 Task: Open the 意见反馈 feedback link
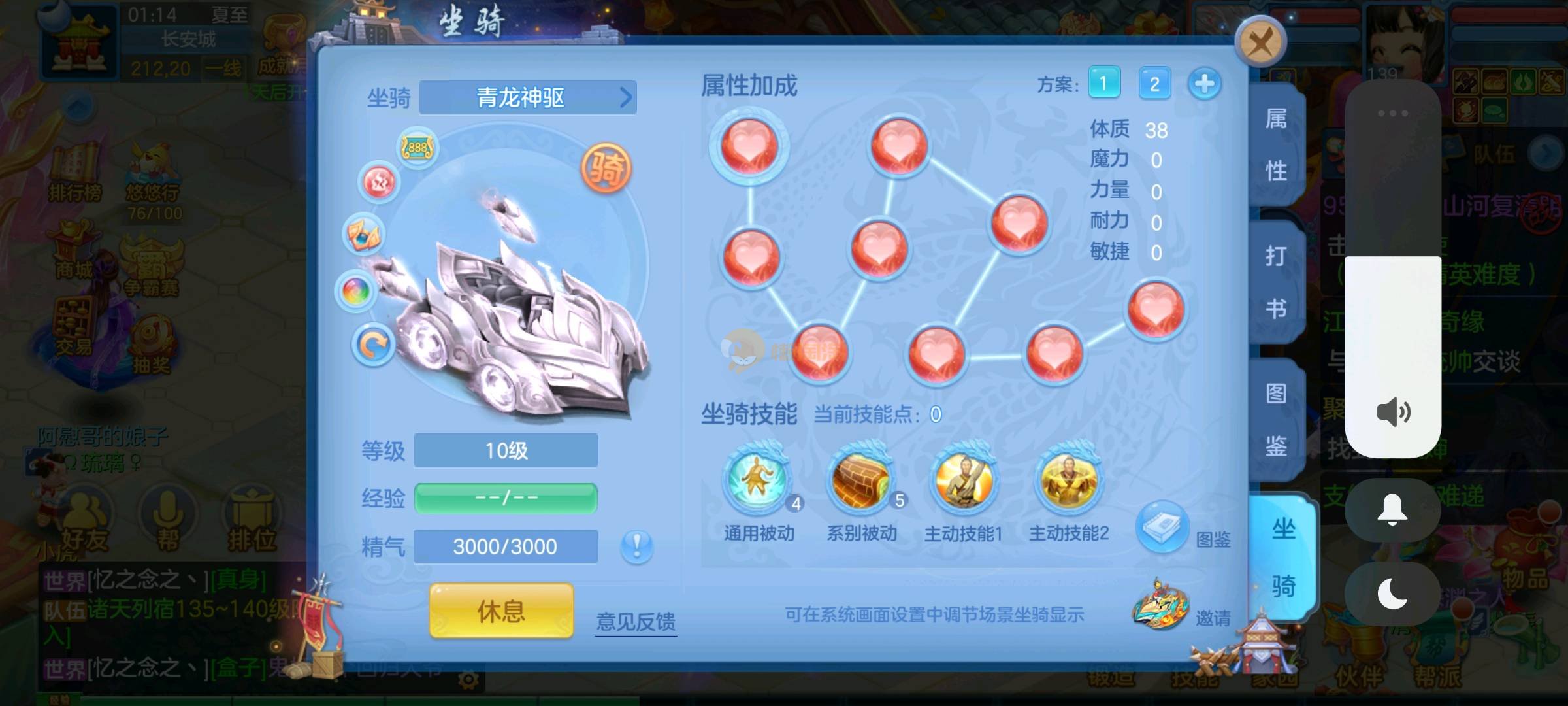coord(636,621)
